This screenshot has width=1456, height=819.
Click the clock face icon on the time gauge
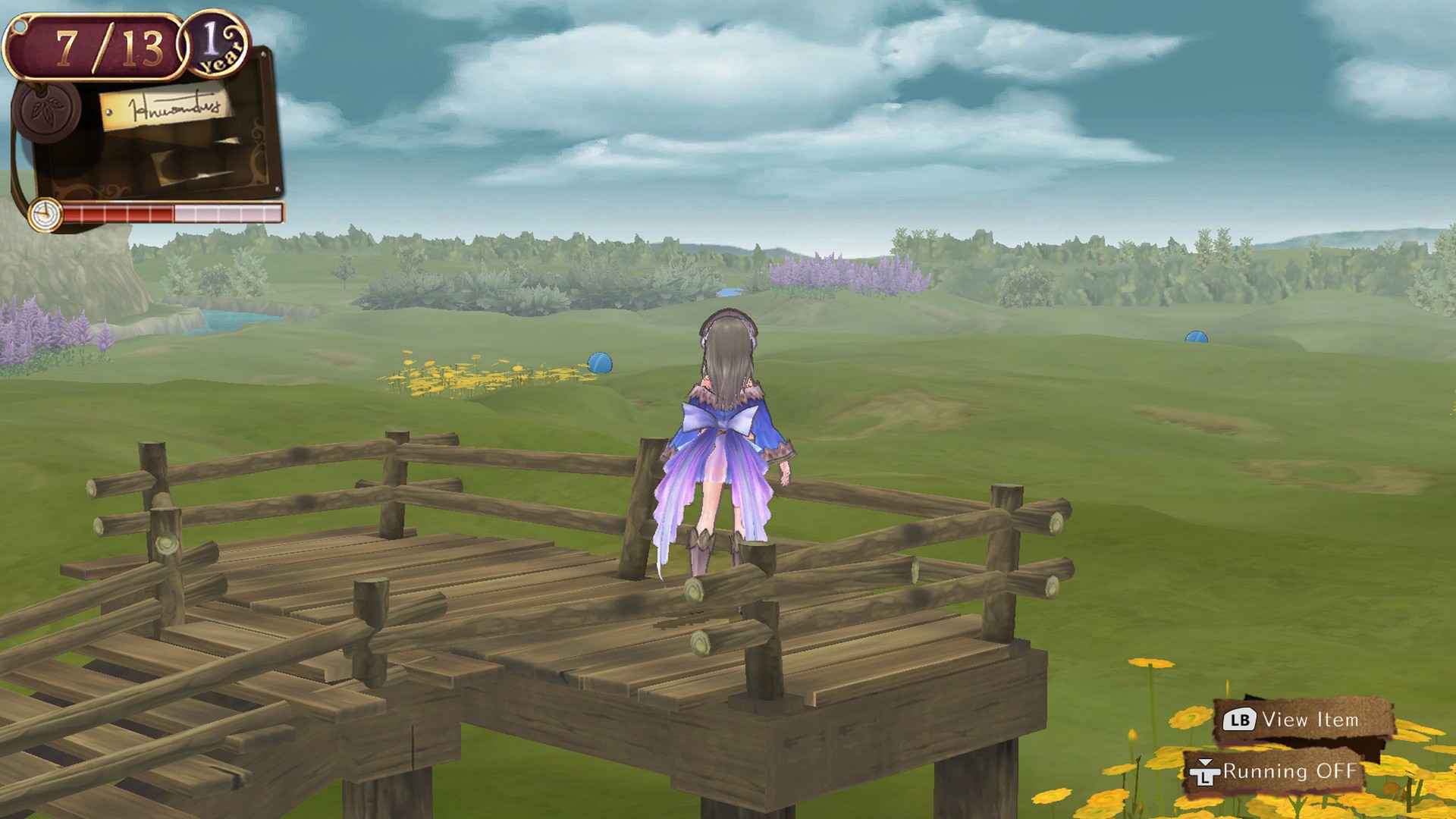click(44, 215)
